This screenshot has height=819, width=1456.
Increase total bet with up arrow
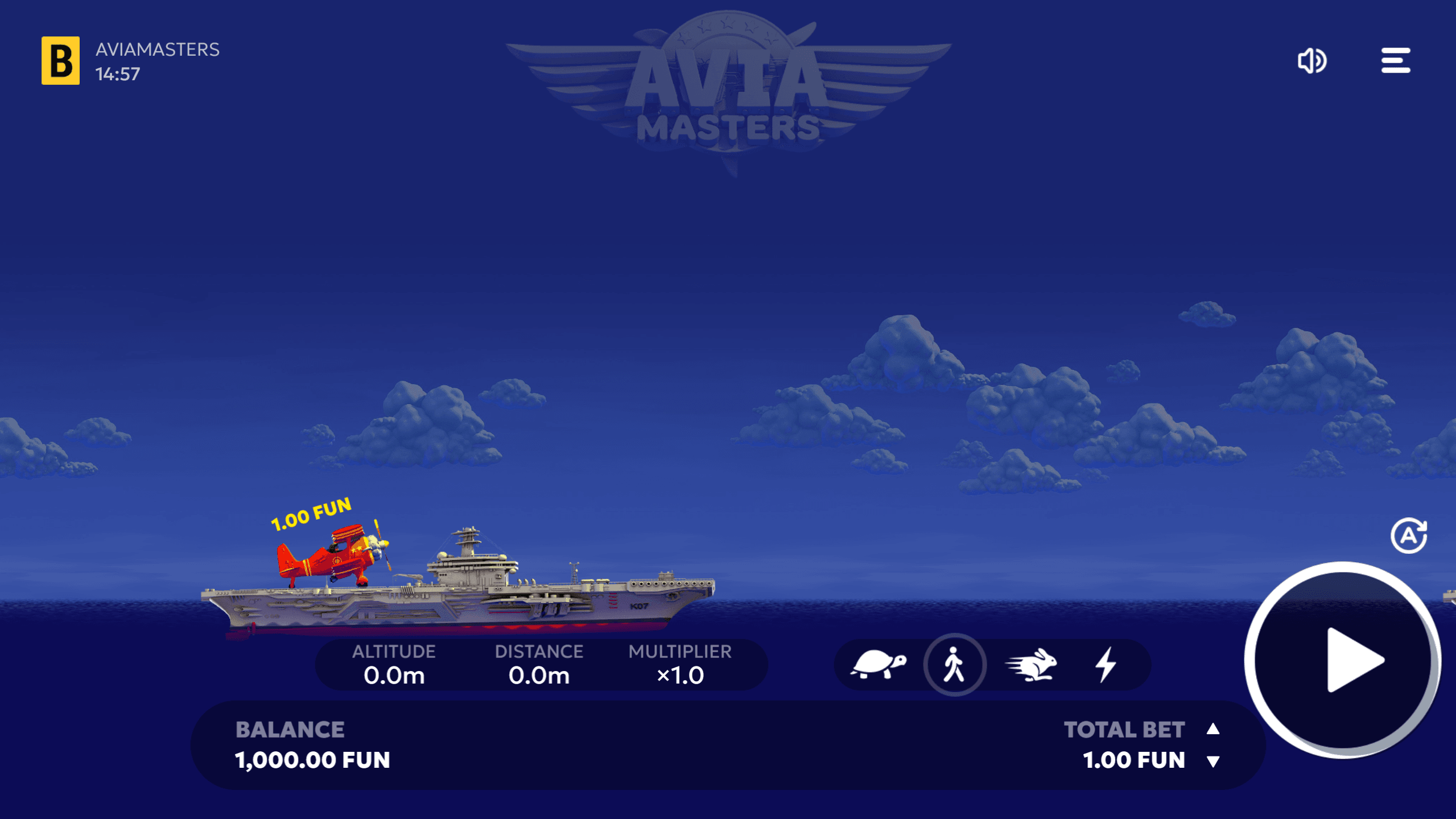[1213, 729]
